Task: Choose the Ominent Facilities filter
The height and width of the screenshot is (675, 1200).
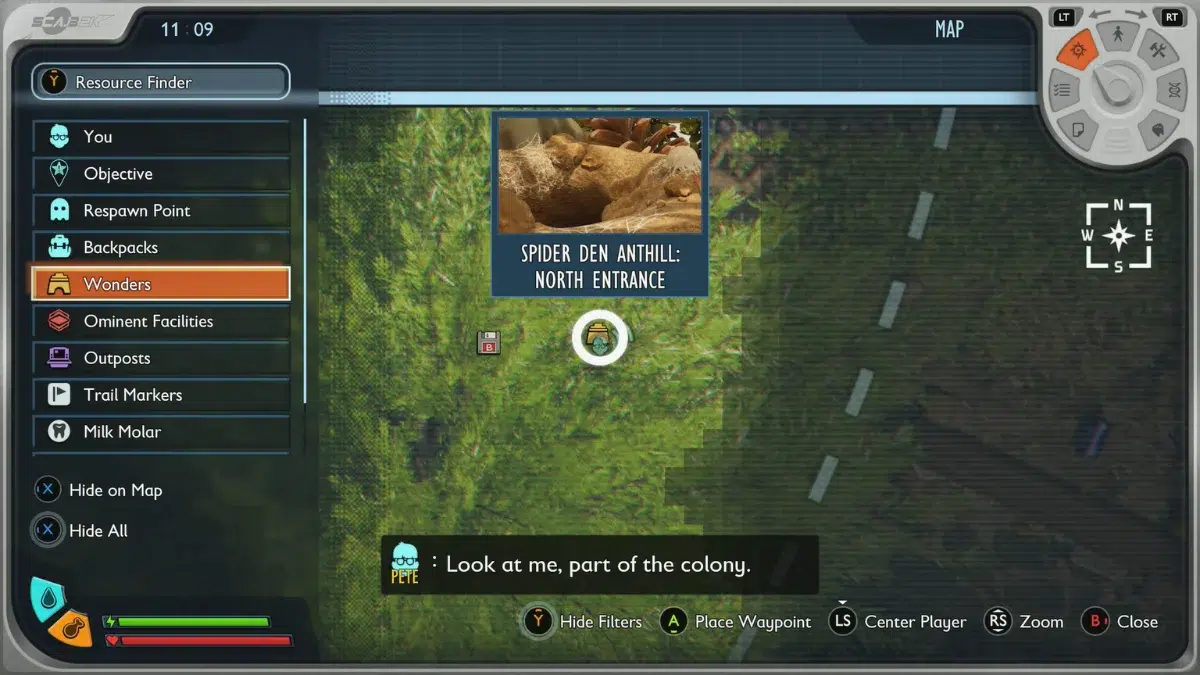Action: (x=160, y=321)
